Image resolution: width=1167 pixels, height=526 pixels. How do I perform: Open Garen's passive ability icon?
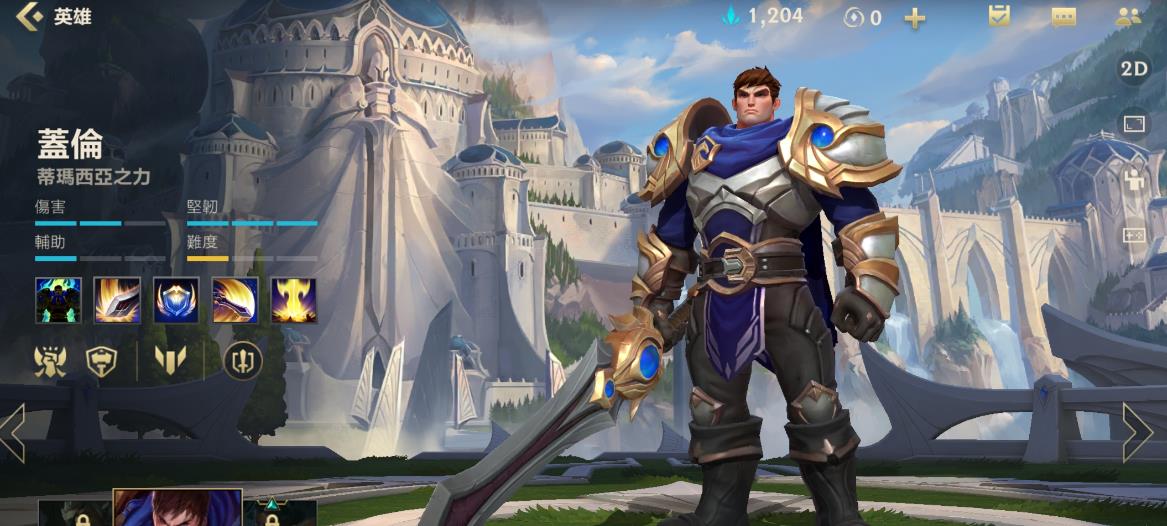[x=57, y=300]
